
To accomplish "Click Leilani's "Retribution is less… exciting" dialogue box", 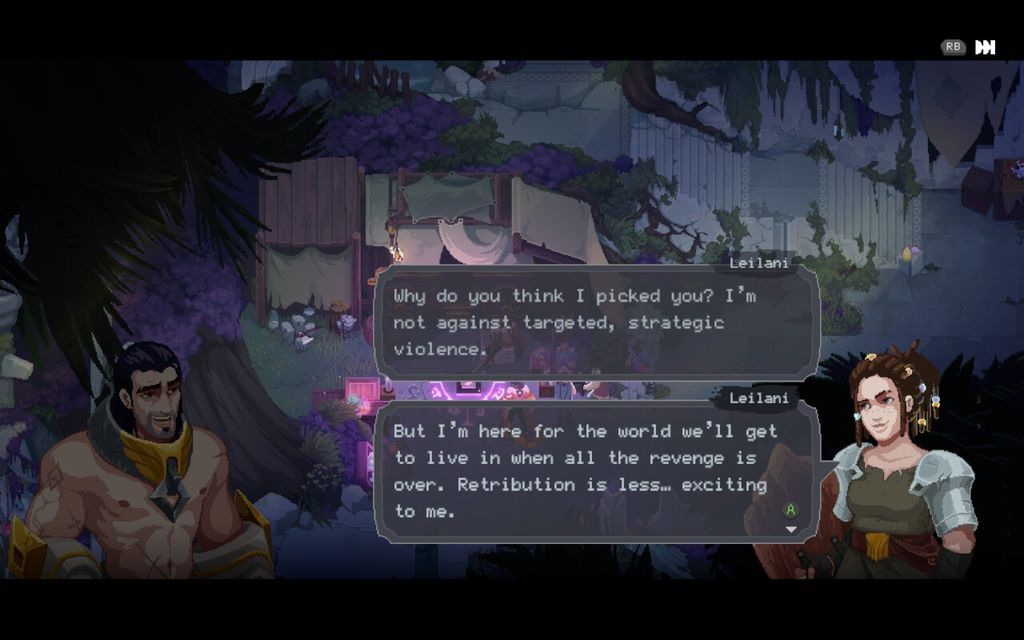I will tap(596, 471).
